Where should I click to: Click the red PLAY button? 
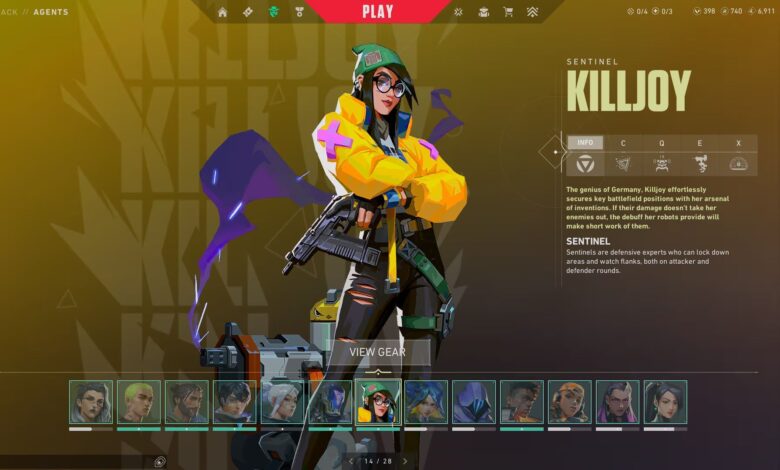pyautogui.click(x=377, y=12)
